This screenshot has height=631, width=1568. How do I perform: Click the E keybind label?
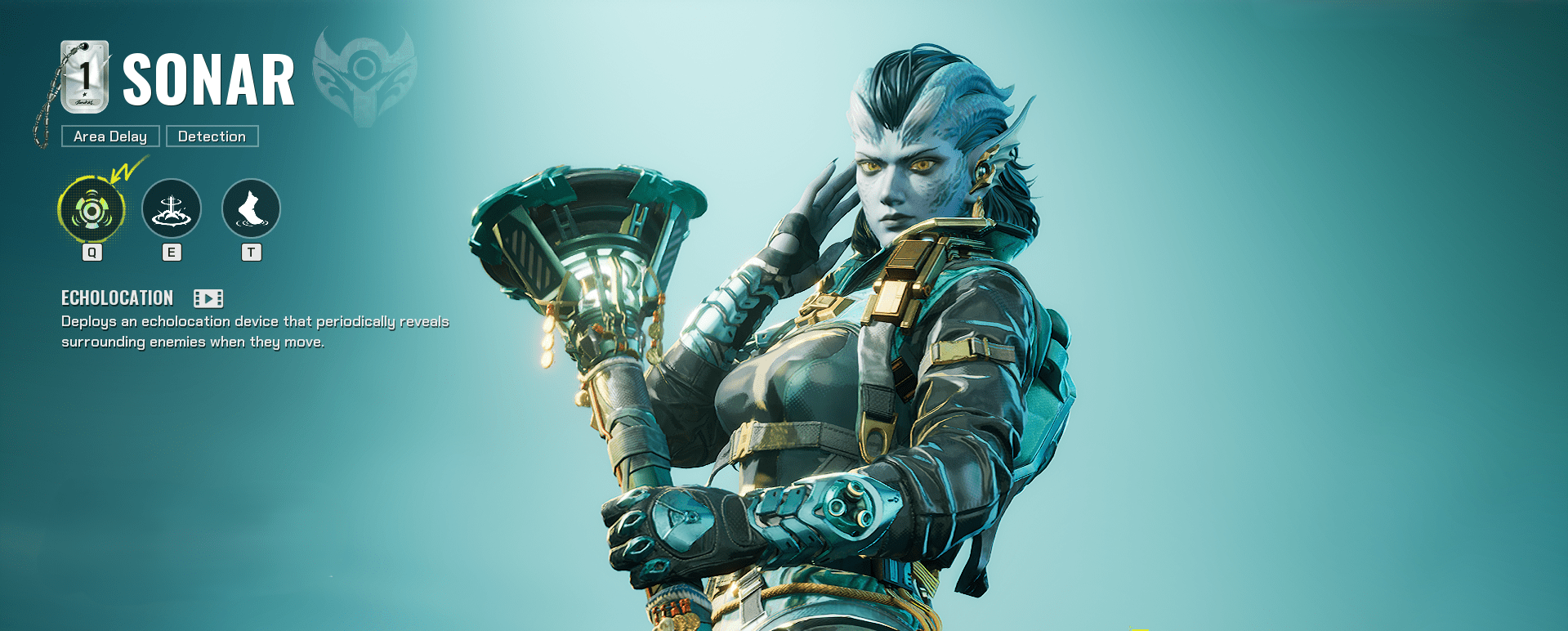[x=171, y=253]
